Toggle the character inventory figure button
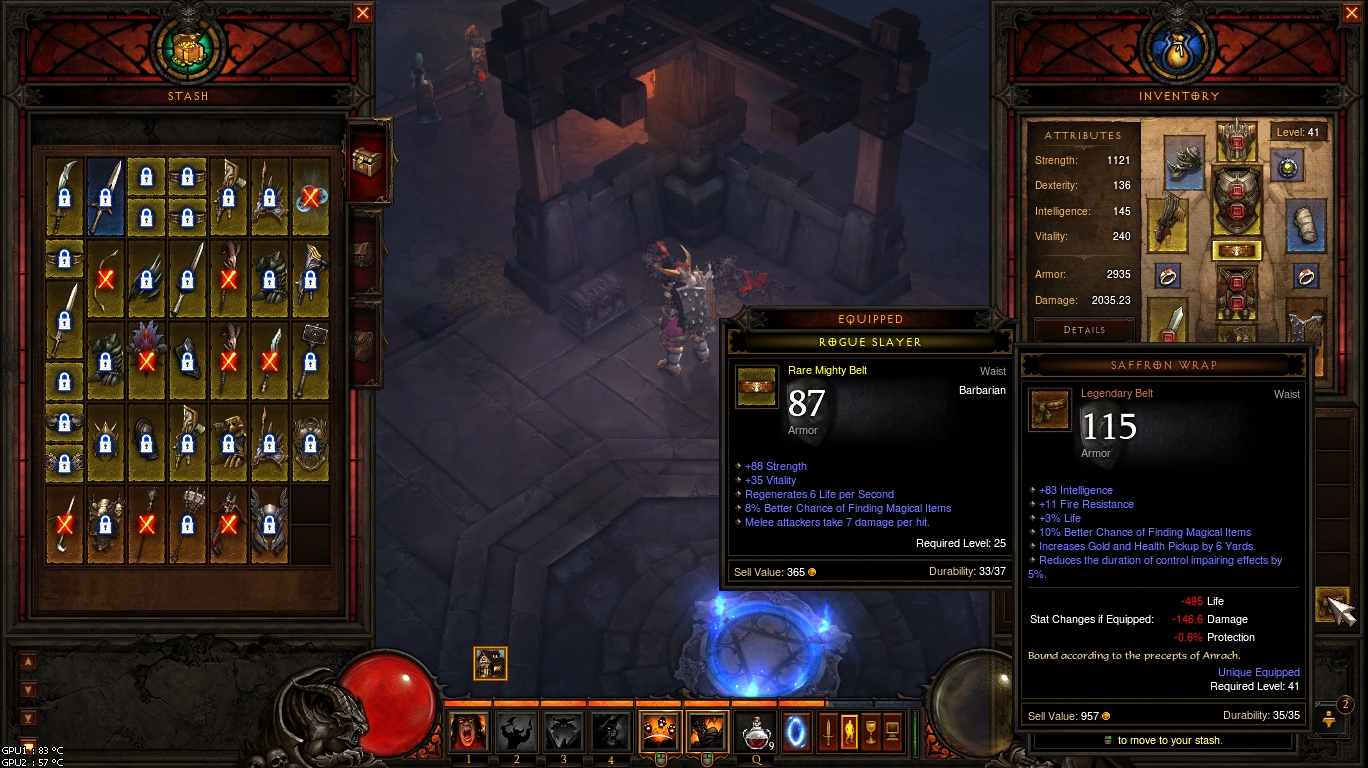Screen dimensions: 1368x768 [x=849, y=732]
